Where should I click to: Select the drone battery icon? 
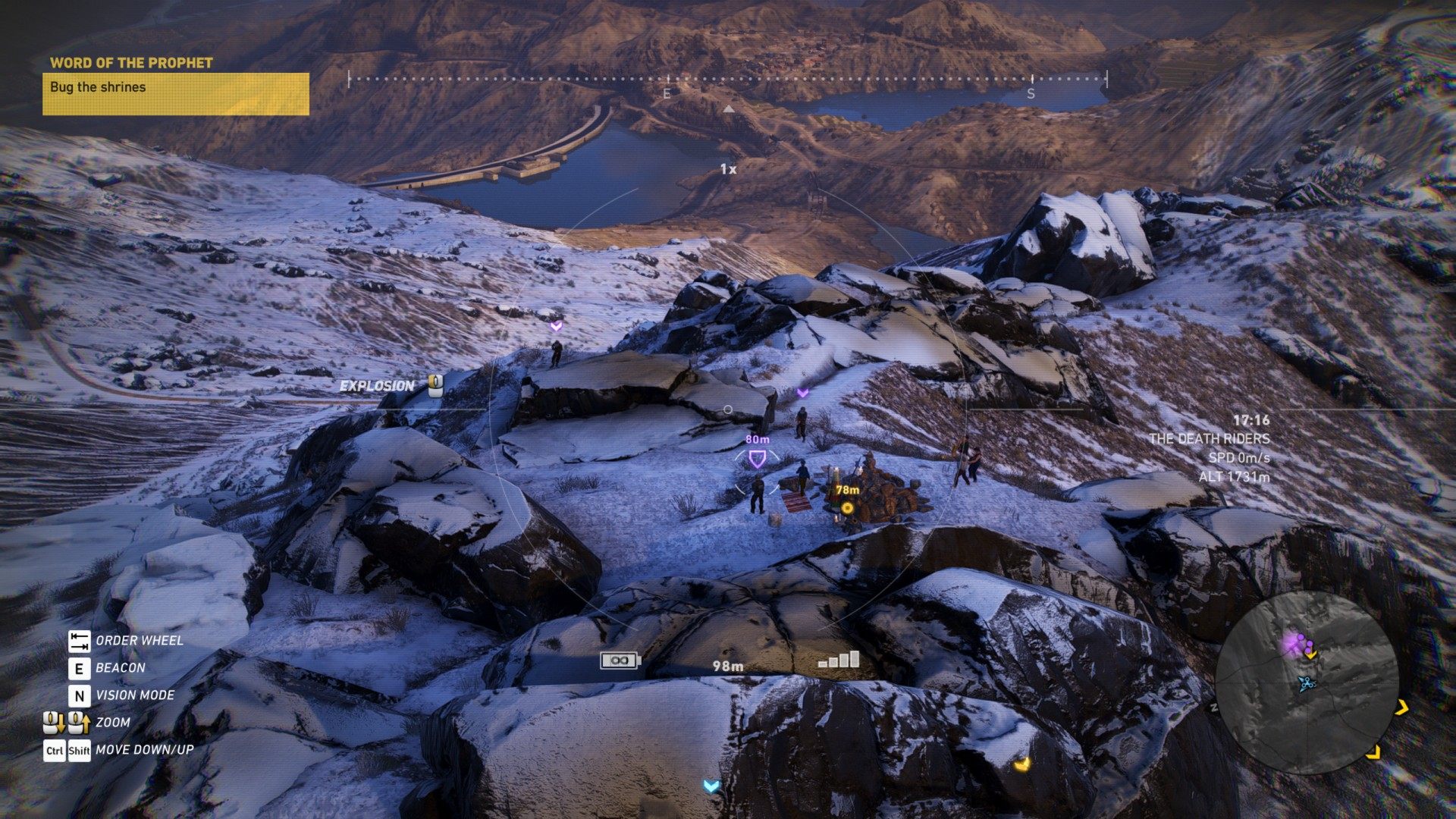tap(620, 661)
